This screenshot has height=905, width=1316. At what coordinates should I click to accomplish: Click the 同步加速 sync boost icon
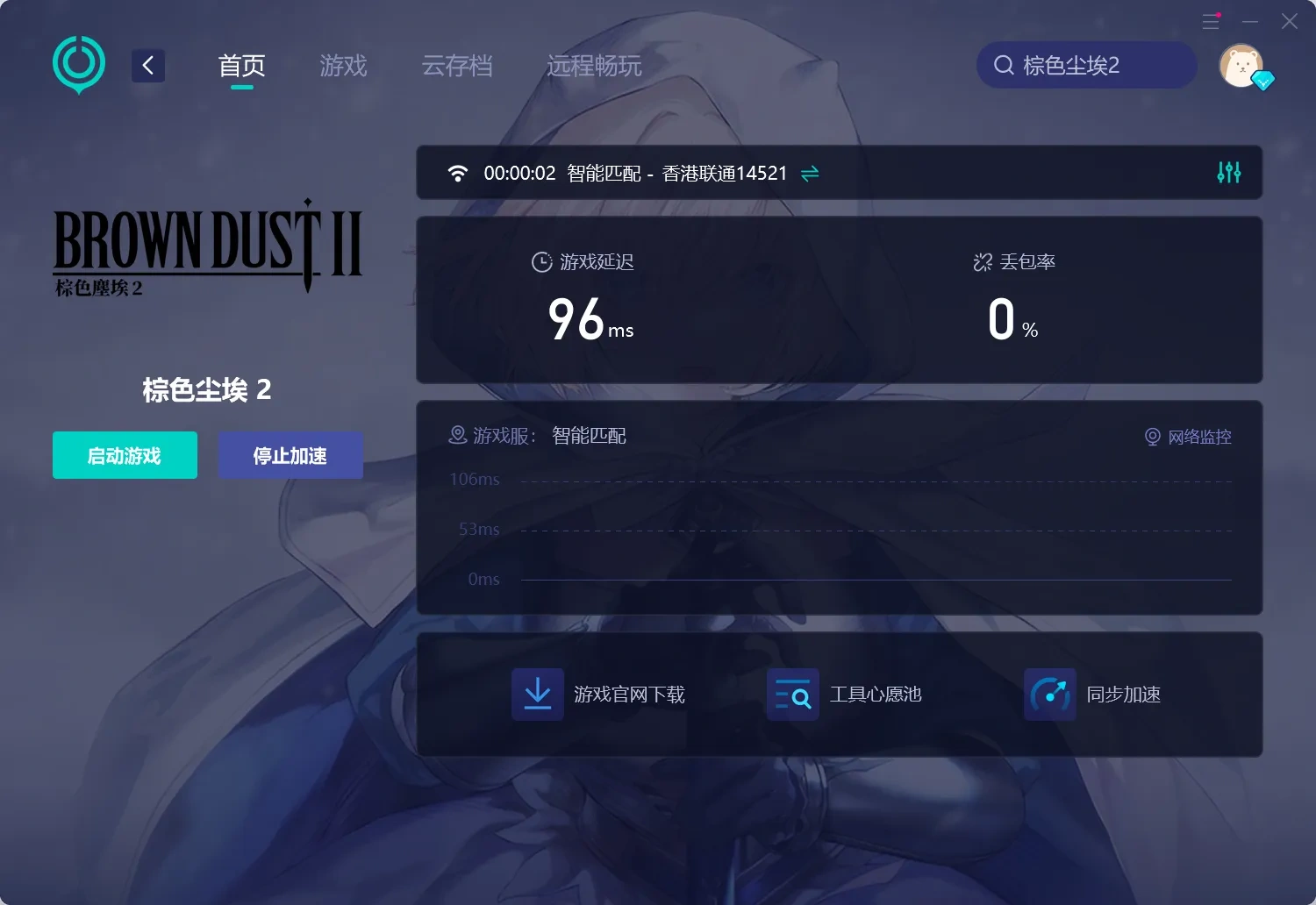[x=1049, y=694]
